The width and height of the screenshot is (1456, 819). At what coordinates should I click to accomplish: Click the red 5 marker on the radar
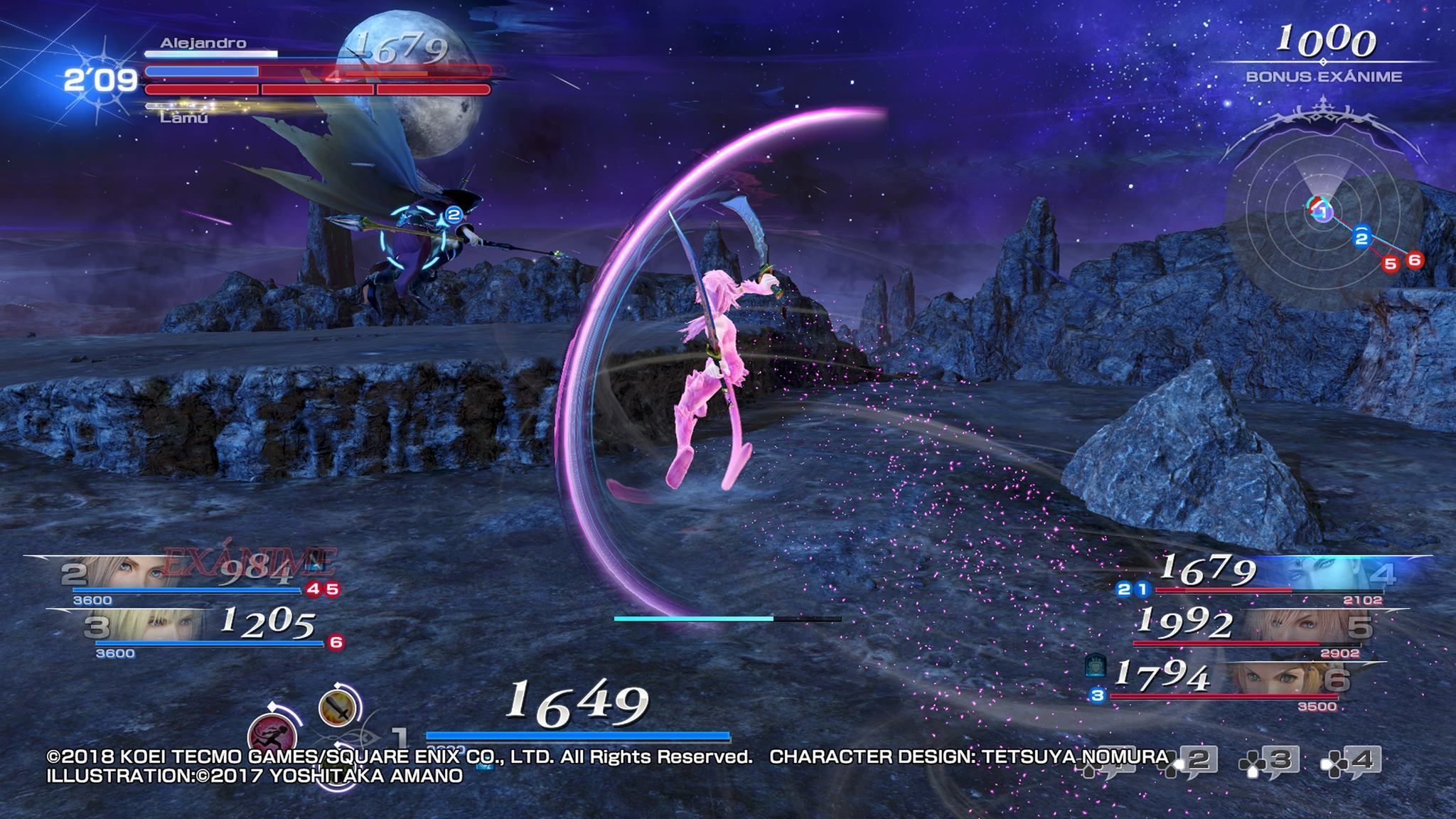[x=1390, y=264]
